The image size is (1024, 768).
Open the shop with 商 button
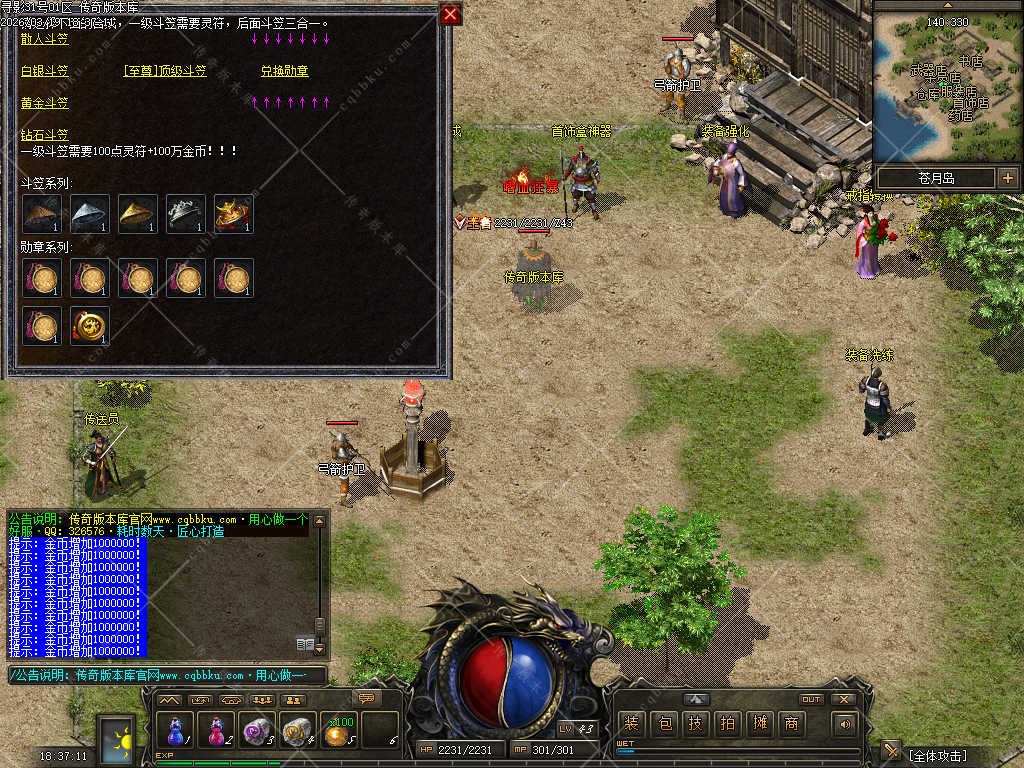coord(792,724)
